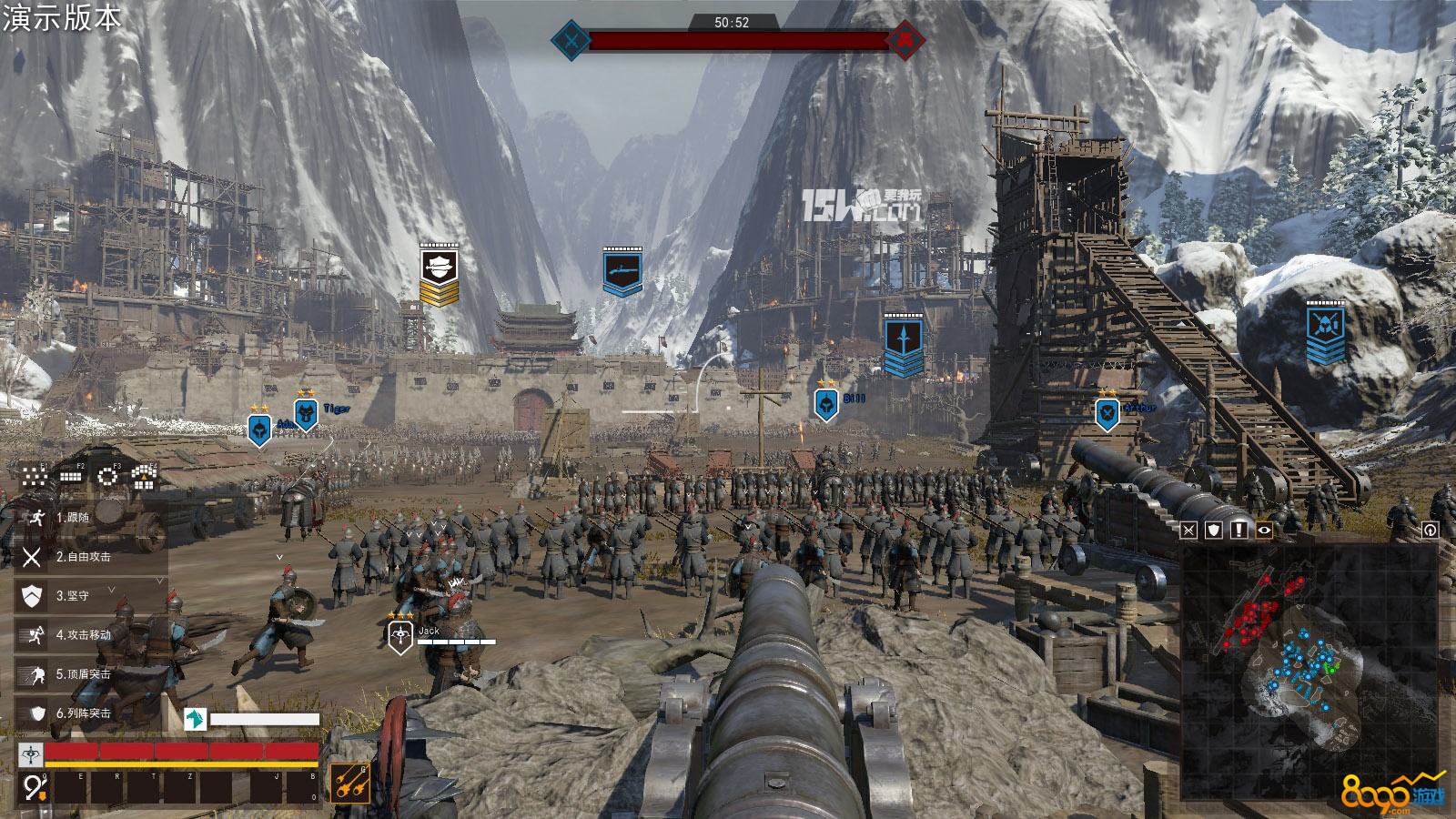Click the exclamation mark minimap alert button
Screen dimensions: 1456x819
[x=1239, y=531]
